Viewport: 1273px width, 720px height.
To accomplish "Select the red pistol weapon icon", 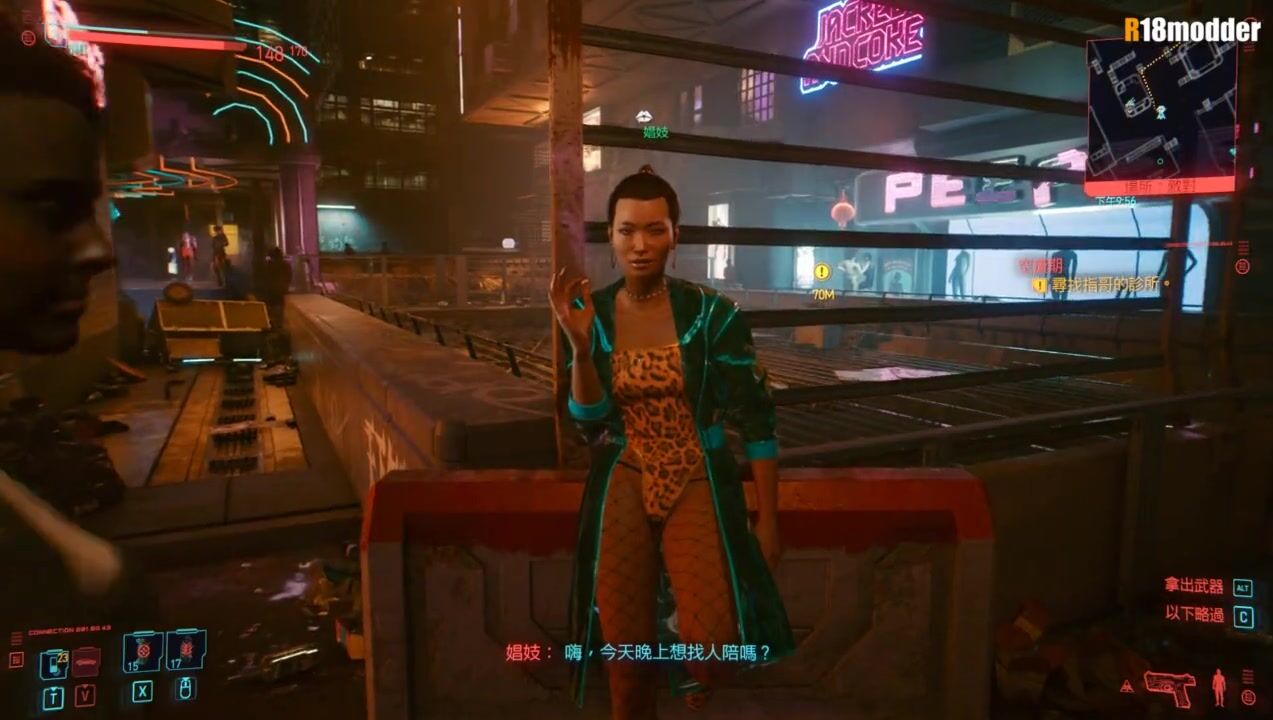I will point(1169,686).
